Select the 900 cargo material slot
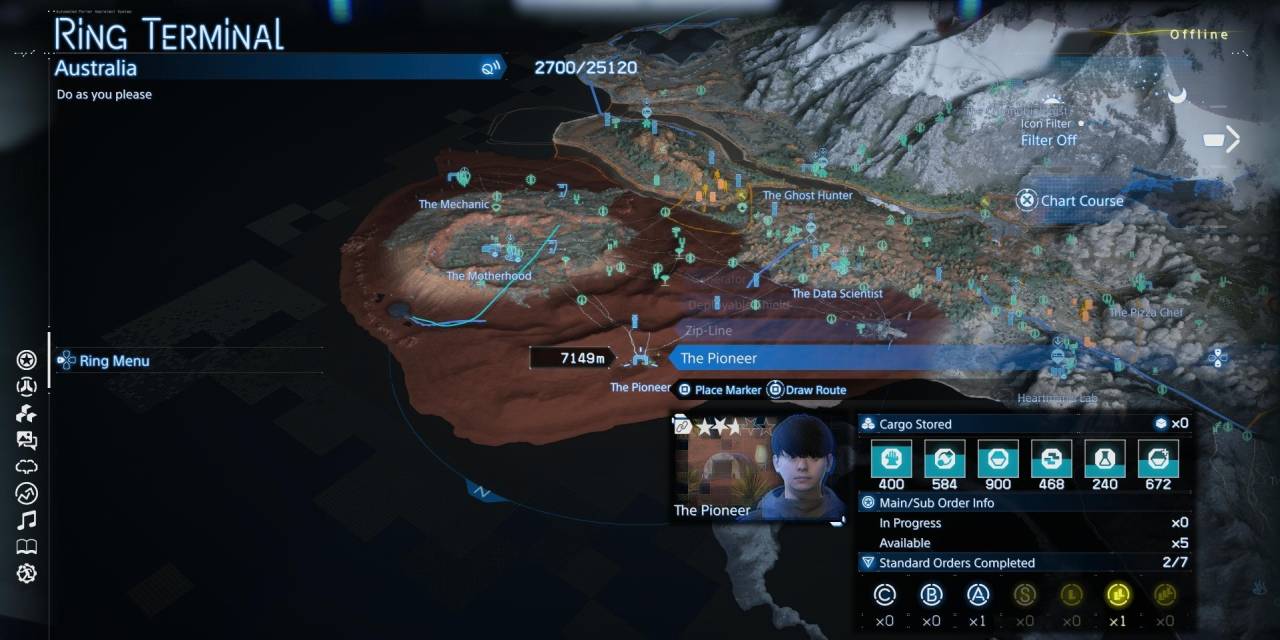The image size is (1280, 640). pyautogui.click(x=997, y=460)
